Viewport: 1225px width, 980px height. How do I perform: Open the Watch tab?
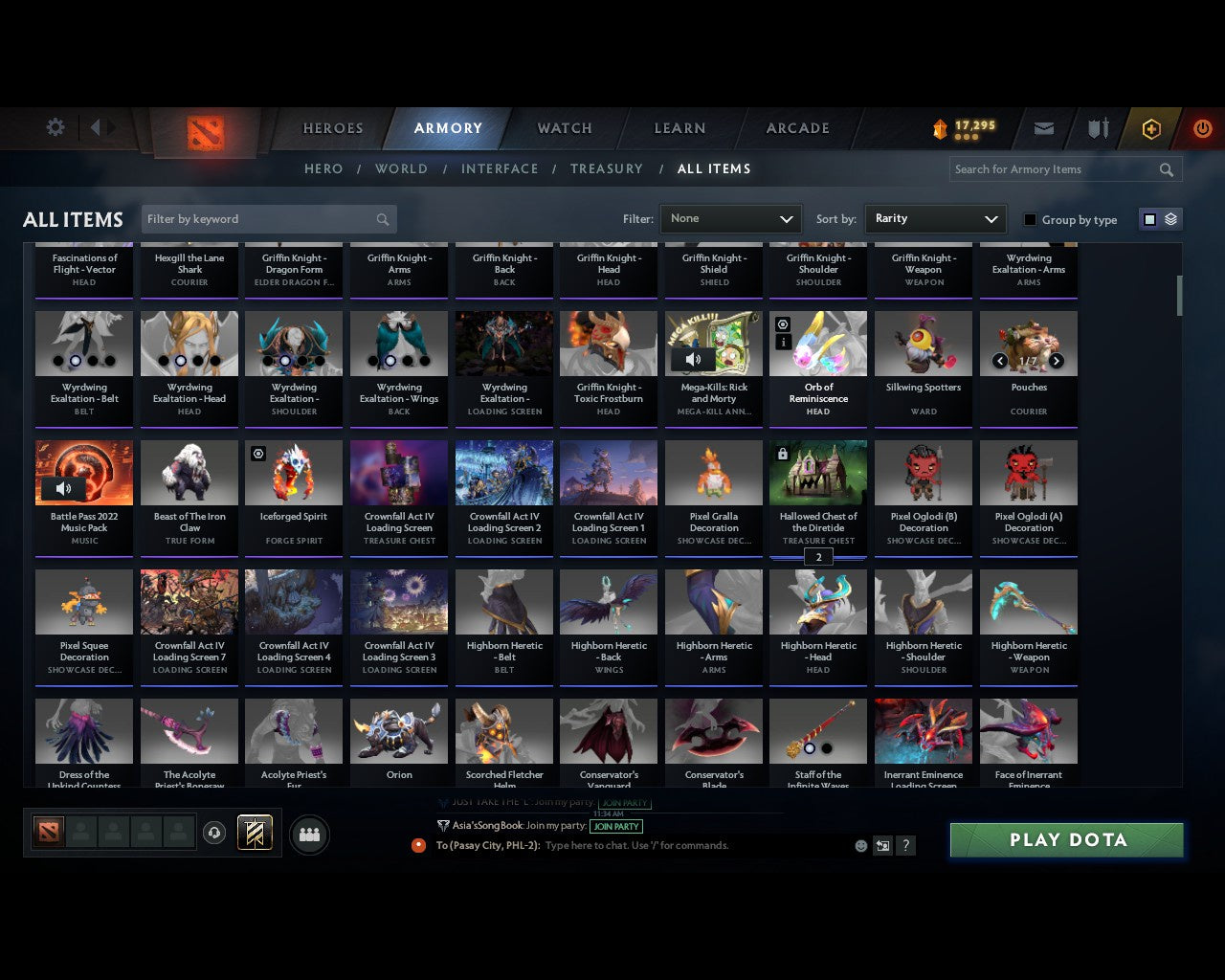tap(563, 128)
